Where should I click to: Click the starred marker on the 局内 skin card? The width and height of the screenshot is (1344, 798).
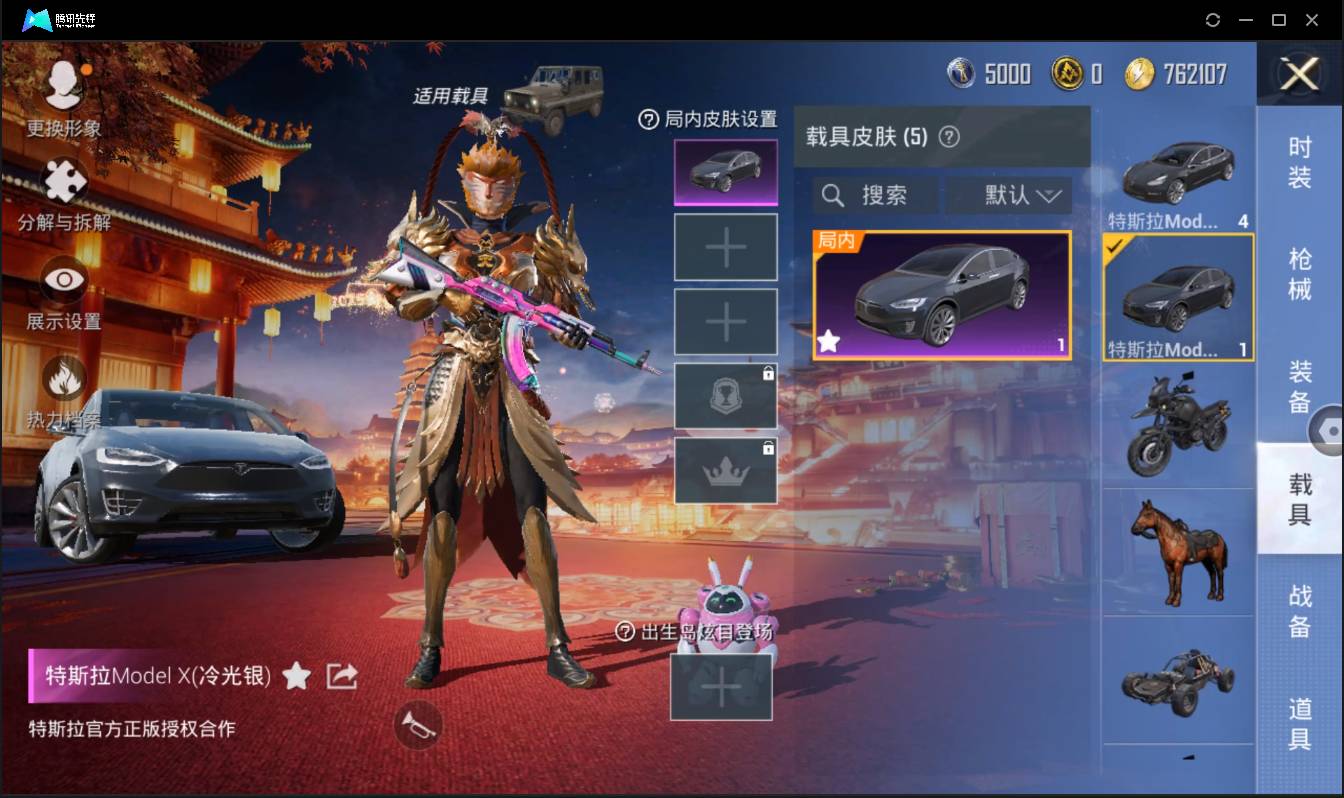point(828,343)
